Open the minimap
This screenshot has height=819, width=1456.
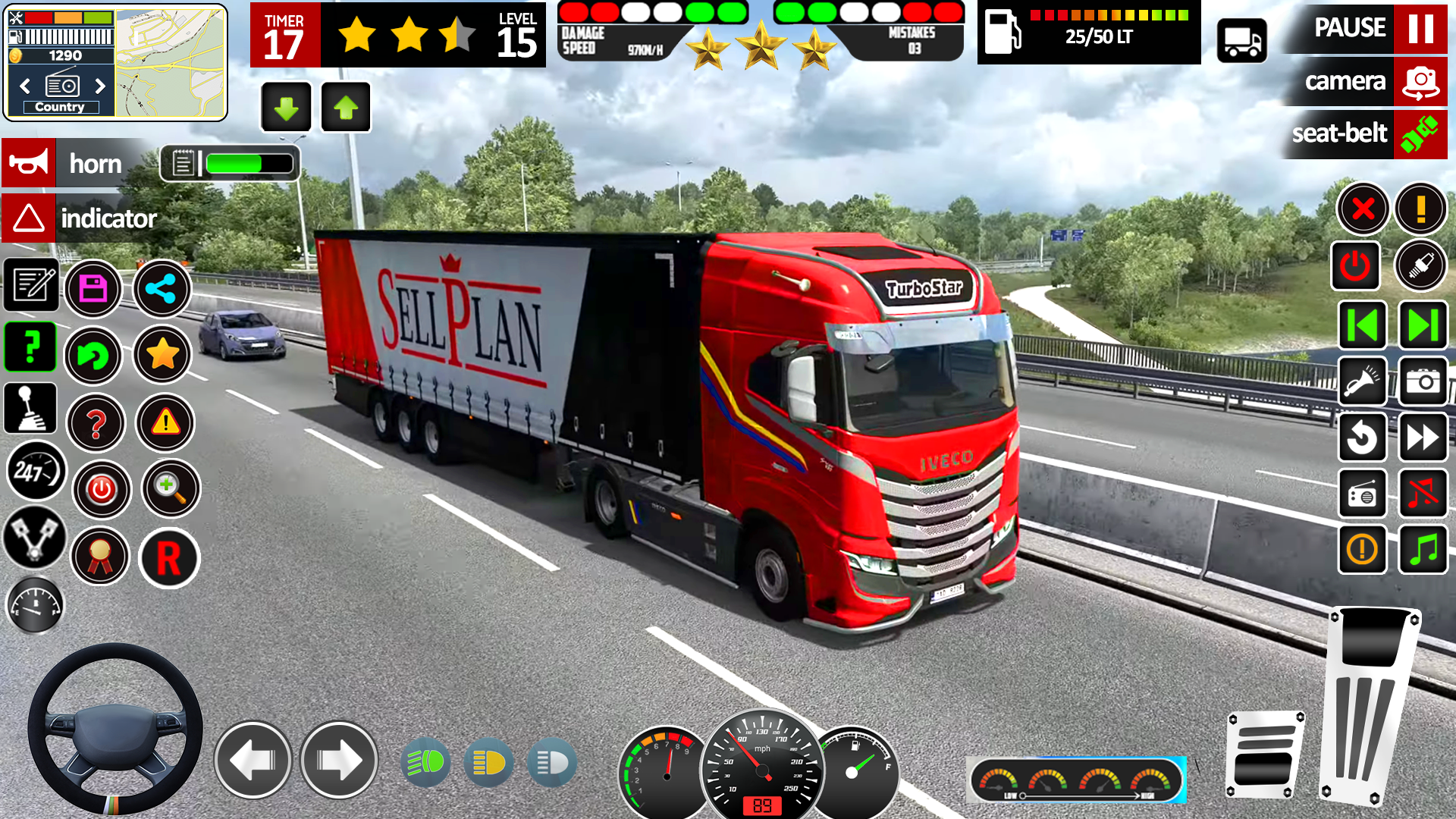click(x=171, y=62)
